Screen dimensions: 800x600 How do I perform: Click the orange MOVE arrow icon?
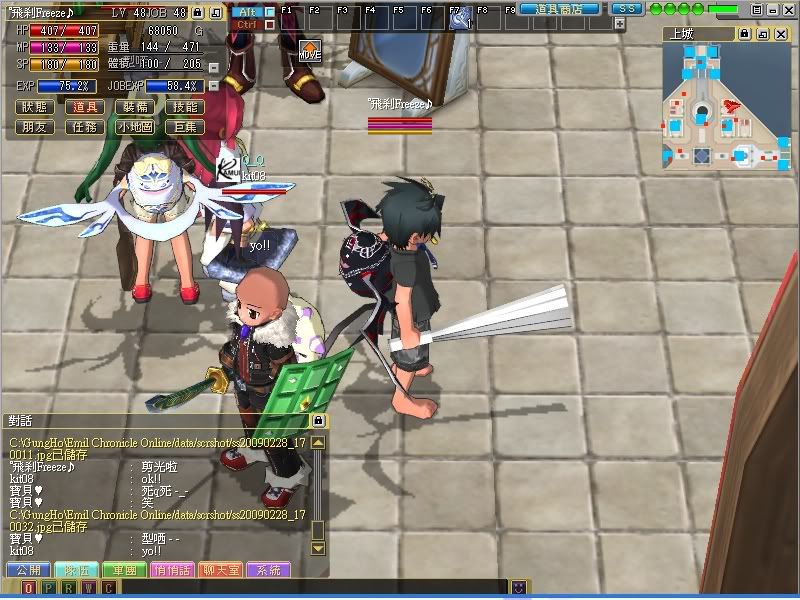(x=310, y=50)
